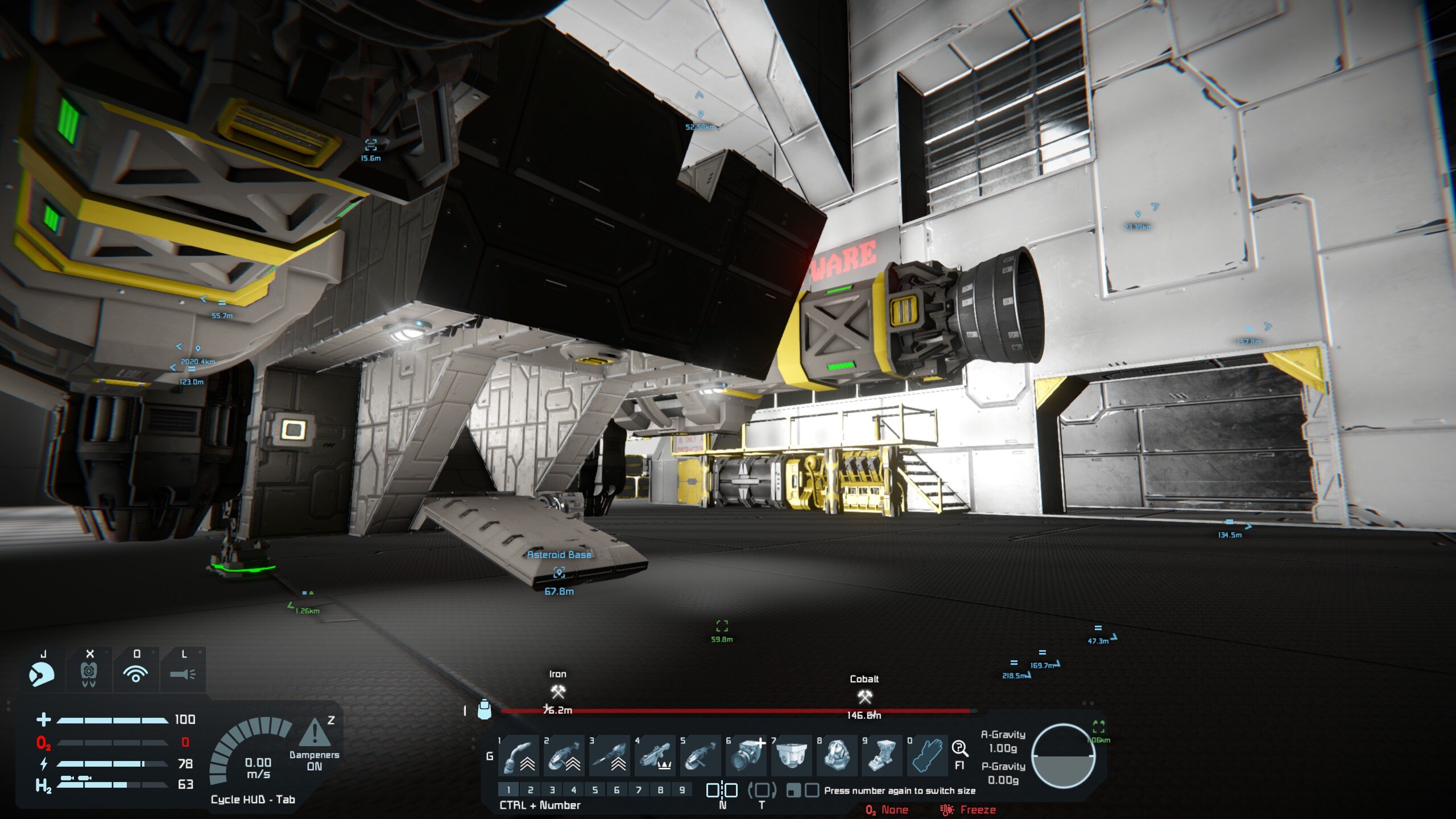Switch to the empty hand glove slot
This screenshot has width=1456, height=819.
pos(928,756)
